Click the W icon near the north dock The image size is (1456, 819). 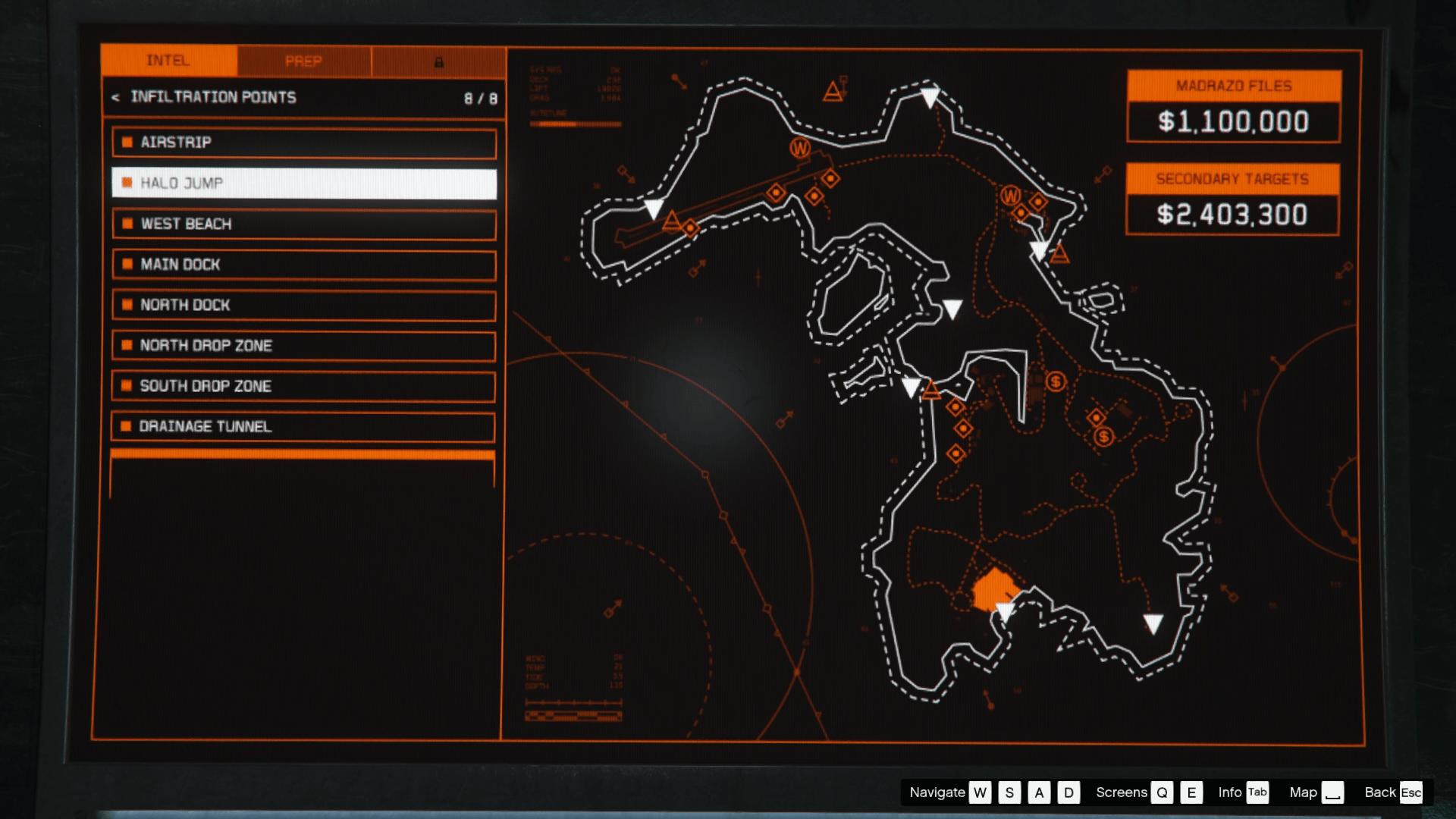1010,196
